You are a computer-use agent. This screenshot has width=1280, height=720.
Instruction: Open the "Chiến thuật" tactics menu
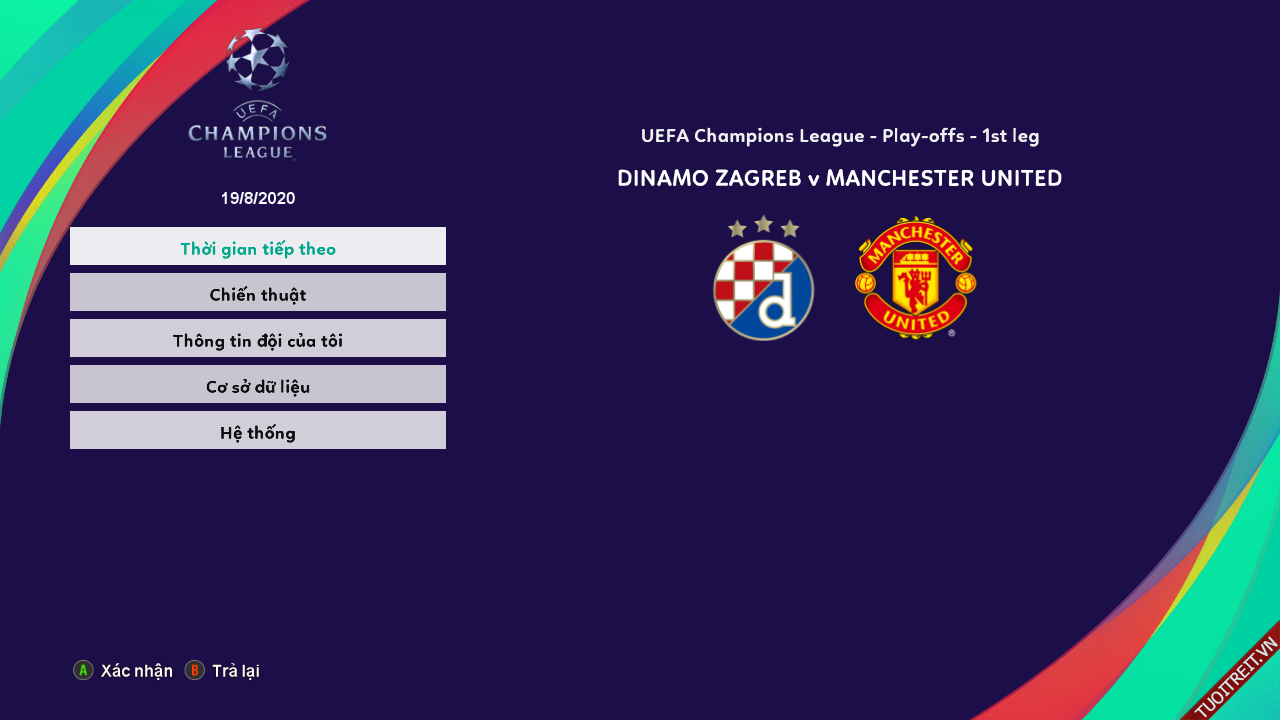coord(258,293)
